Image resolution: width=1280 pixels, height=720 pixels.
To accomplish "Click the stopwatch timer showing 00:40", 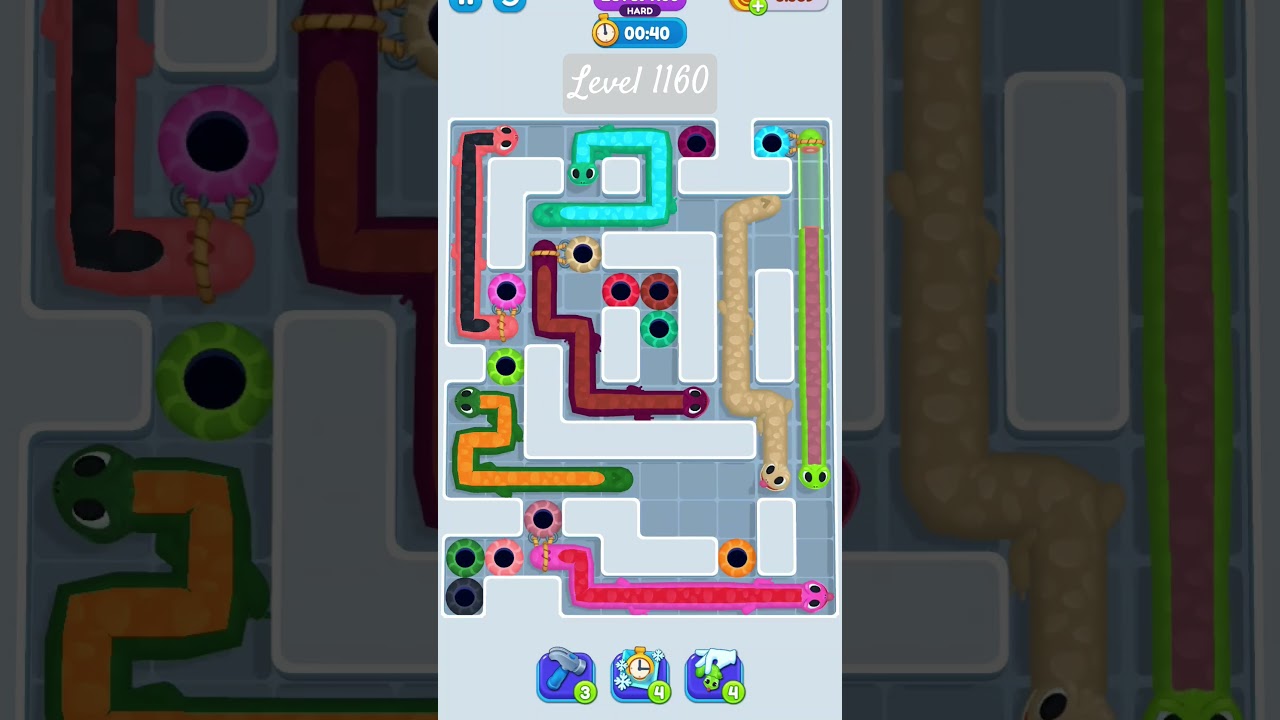I will [x=639, y=32].
